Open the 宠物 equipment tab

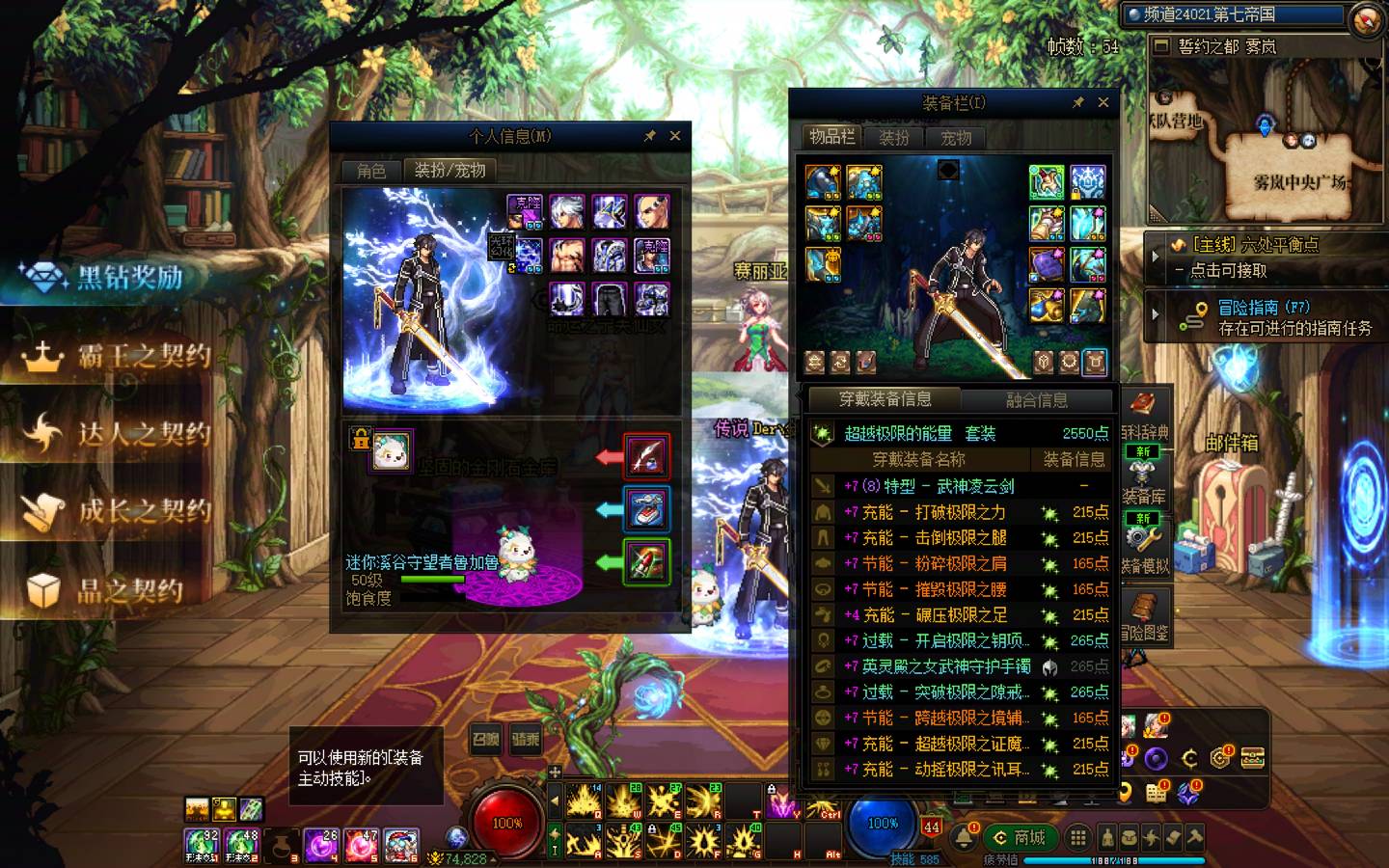pyautogui.click(x=956, y=138)
